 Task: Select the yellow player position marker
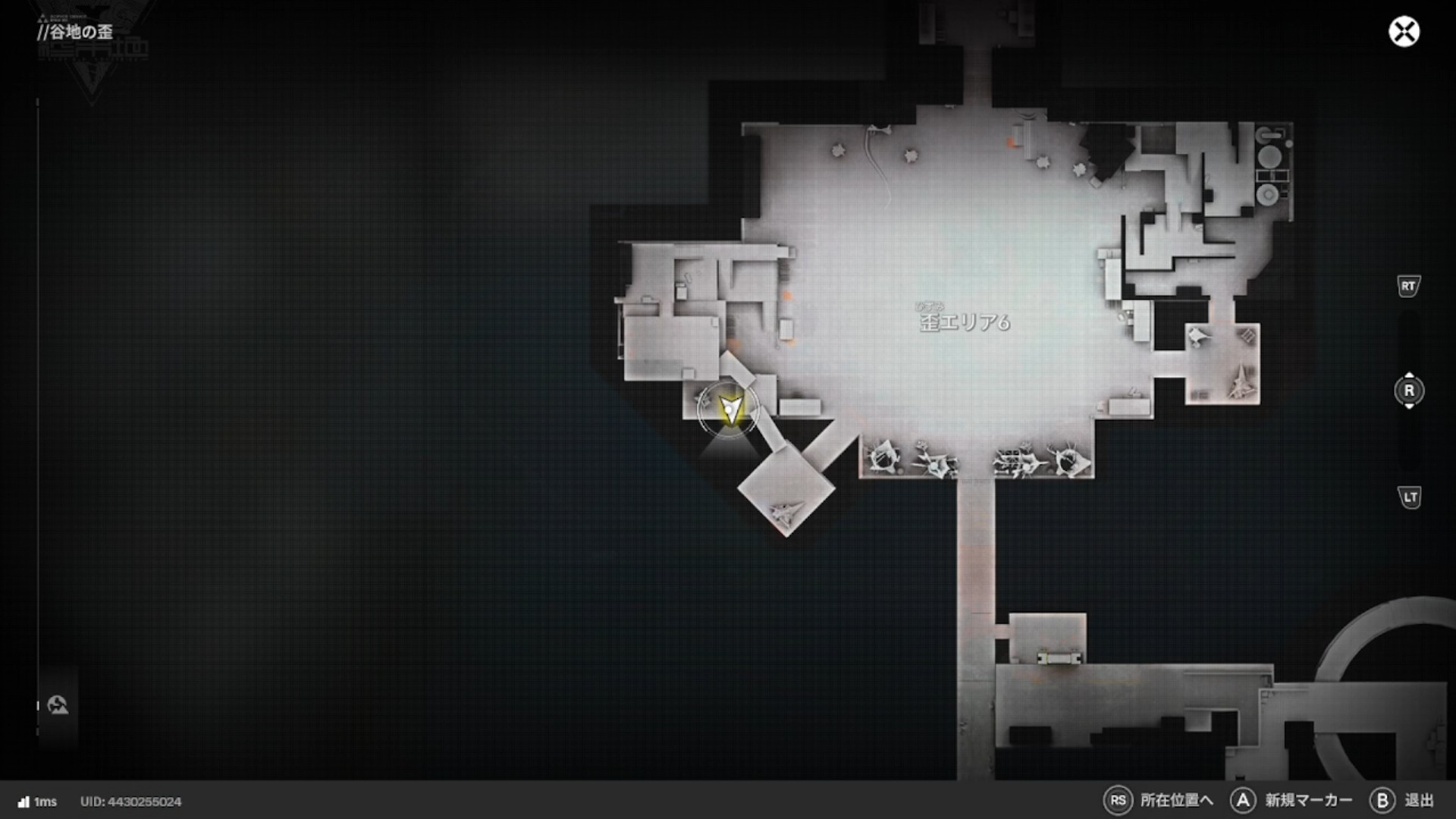[x=730, y=409]
